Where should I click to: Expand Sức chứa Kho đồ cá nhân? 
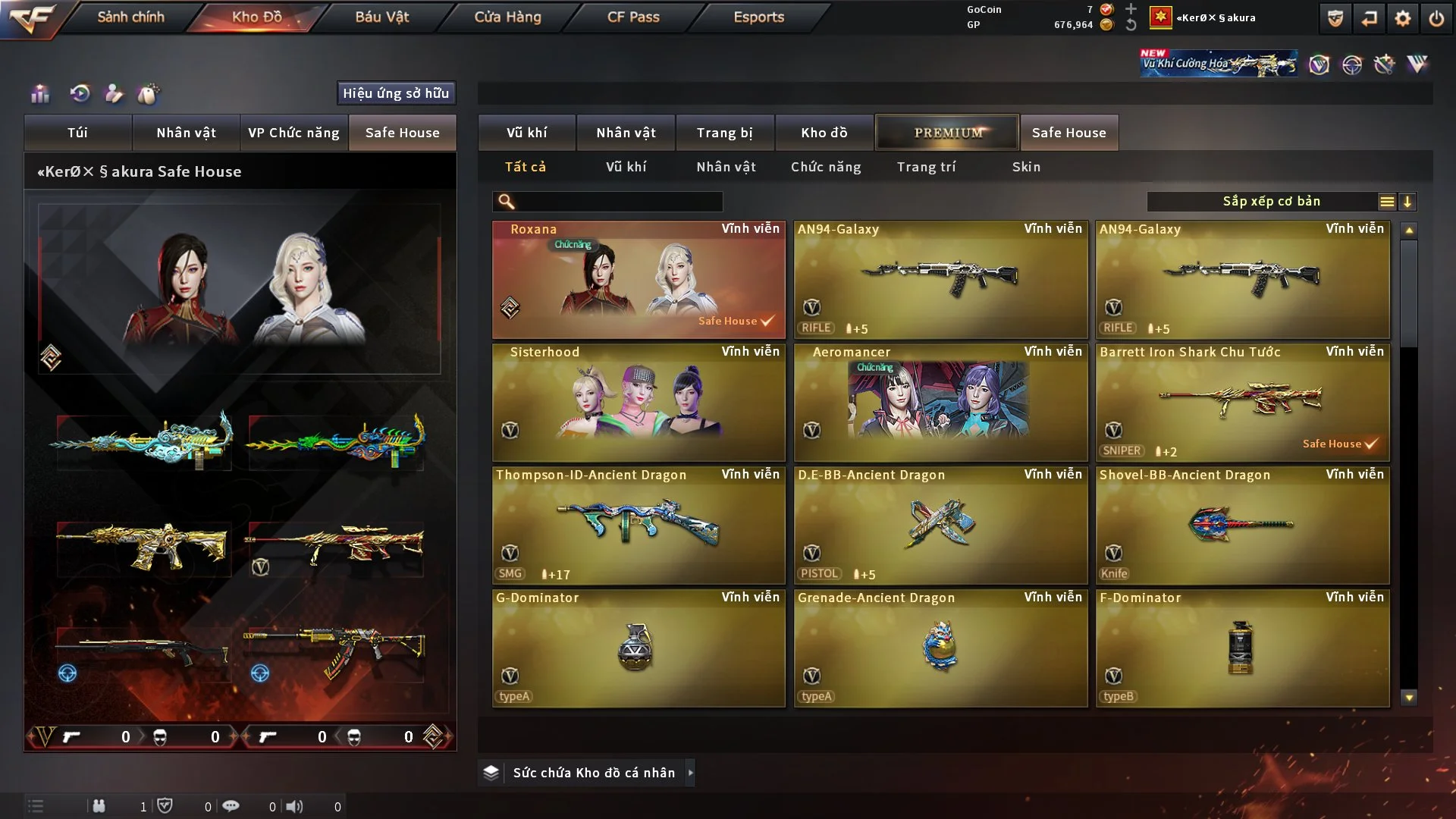point(594,773)
